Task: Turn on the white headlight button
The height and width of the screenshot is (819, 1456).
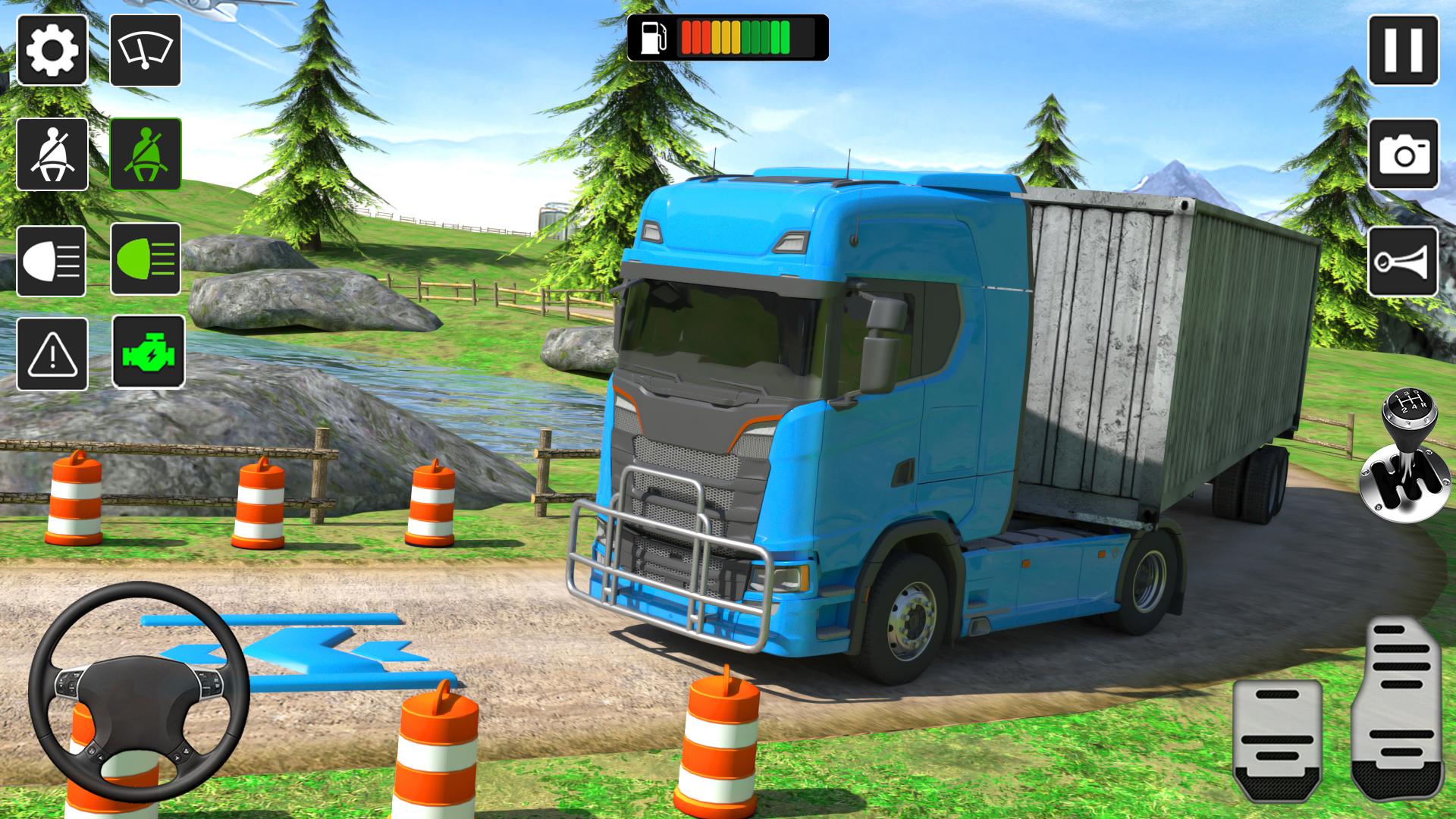Action: point(52,261)
